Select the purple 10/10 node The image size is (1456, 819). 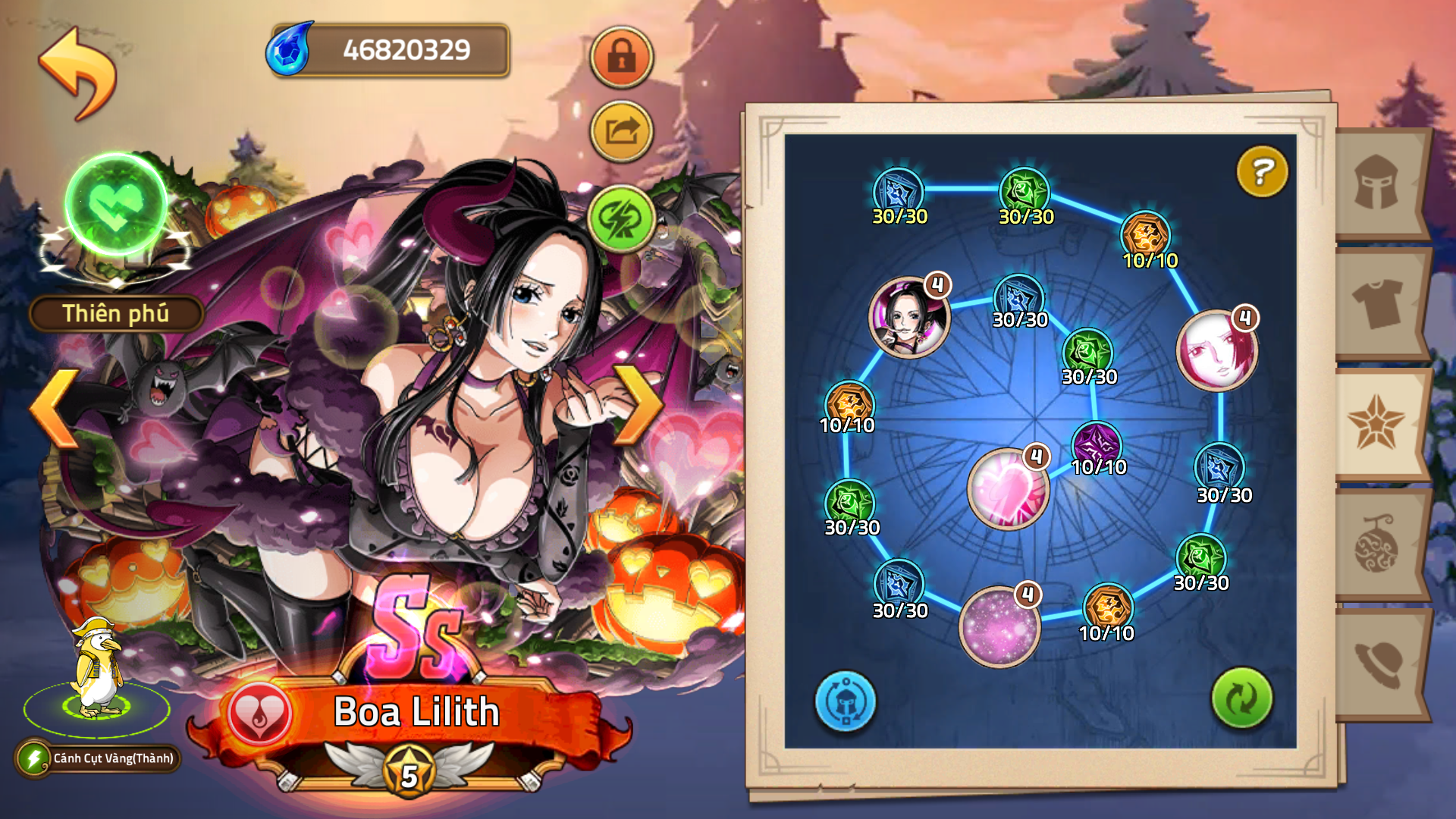(x=1097, y=444)
